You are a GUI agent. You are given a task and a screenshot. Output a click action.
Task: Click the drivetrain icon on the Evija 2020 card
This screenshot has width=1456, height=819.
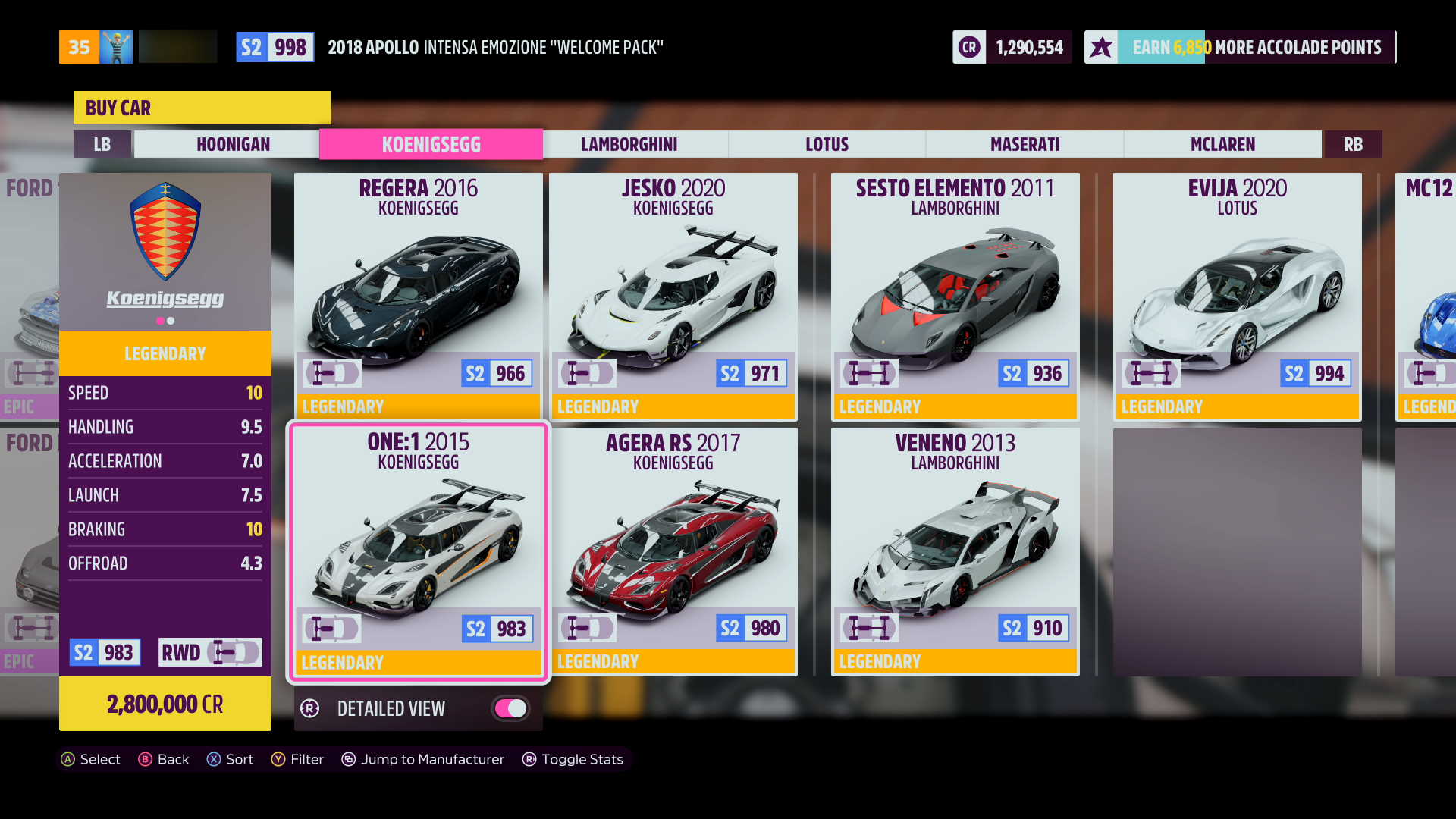click(x=1151, y=372)
